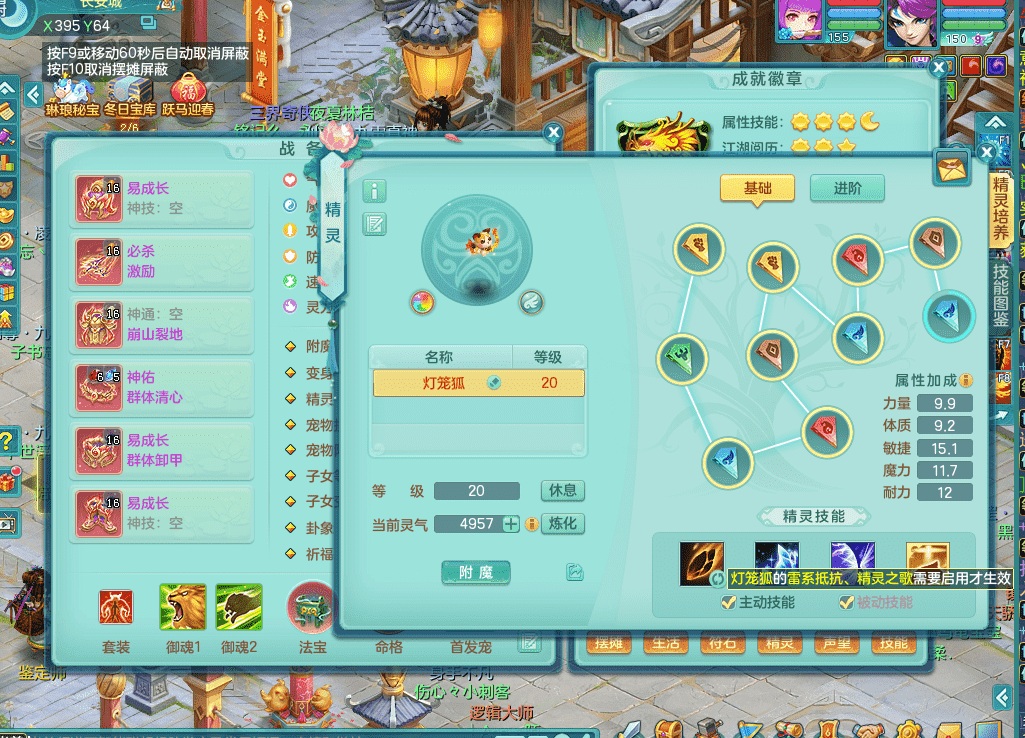Screen dimensions: 1025x738
Task: Click the 休息 button
Action: 562,491
